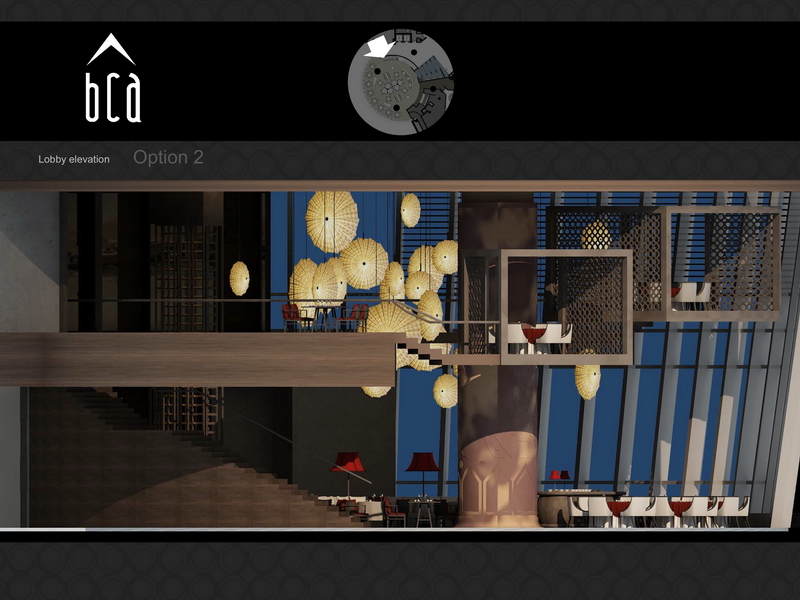Open the circular floor plan key
Screen dimensions: 800x600
click(401, 81)
